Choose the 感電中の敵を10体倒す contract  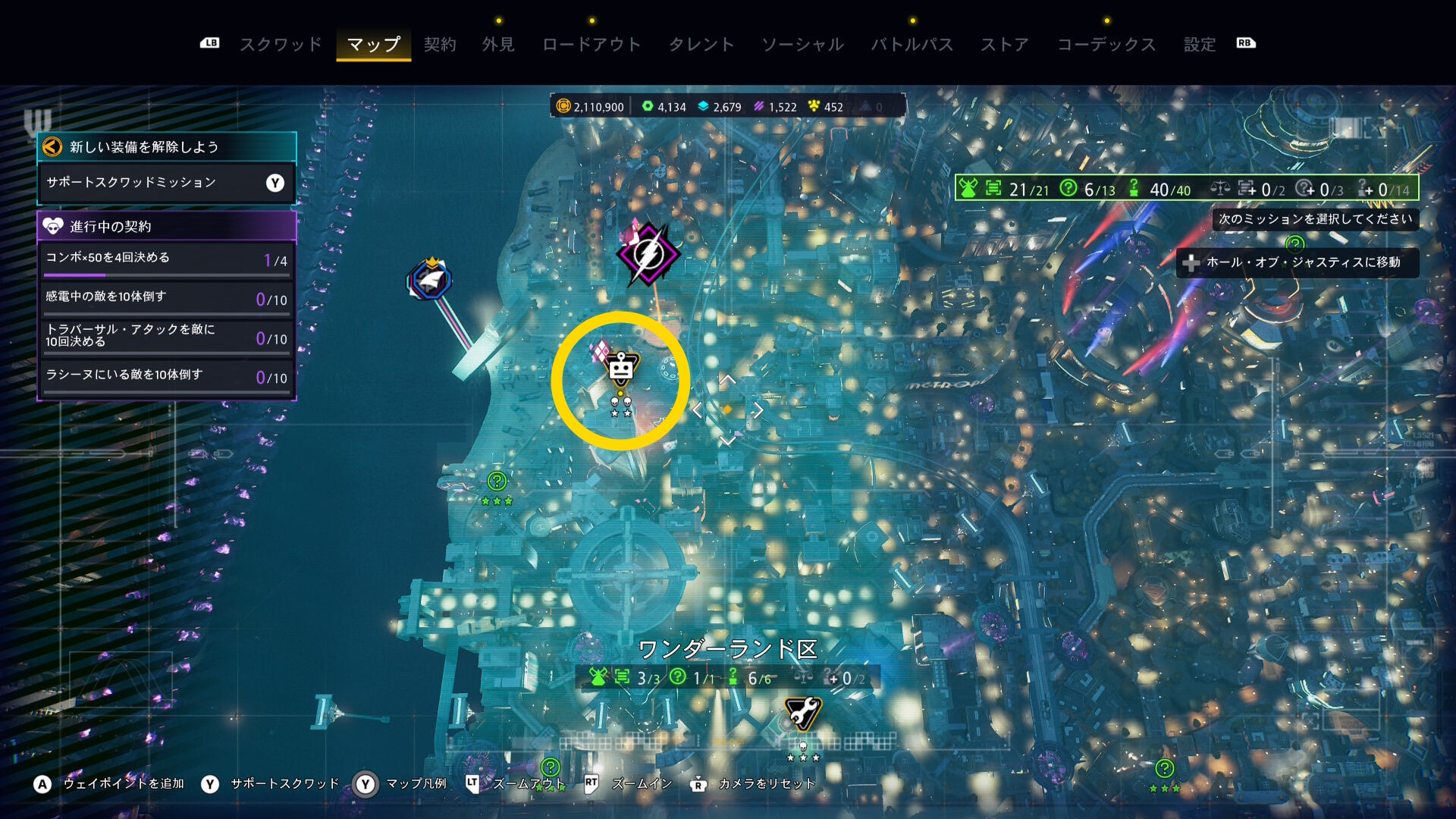pyautogui.click(x=166, y=298)
